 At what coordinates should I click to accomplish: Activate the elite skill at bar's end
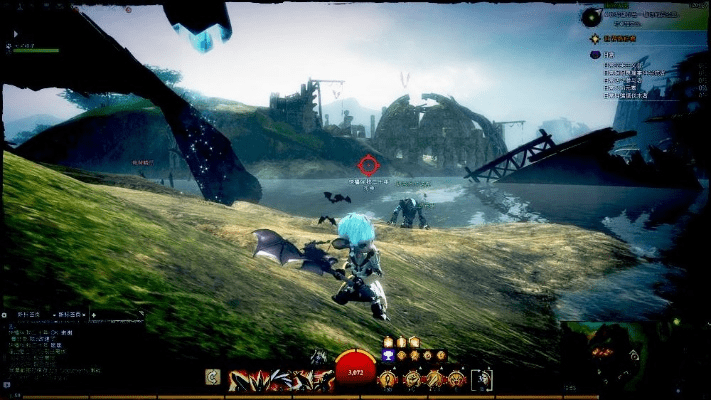pos(481,379)
